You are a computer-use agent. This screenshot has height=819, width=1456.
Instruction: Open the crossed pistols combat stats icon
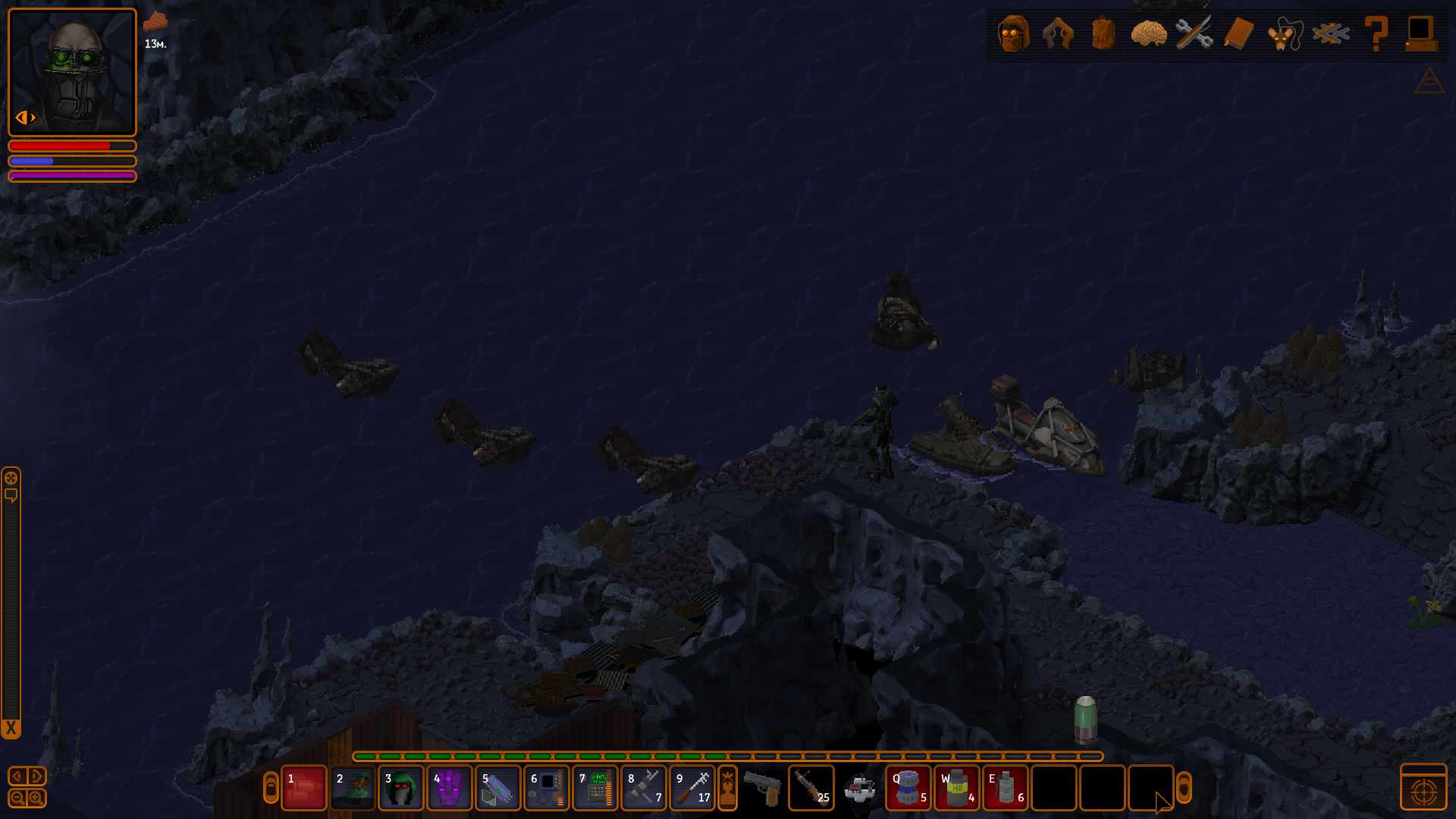(1058, 33)
